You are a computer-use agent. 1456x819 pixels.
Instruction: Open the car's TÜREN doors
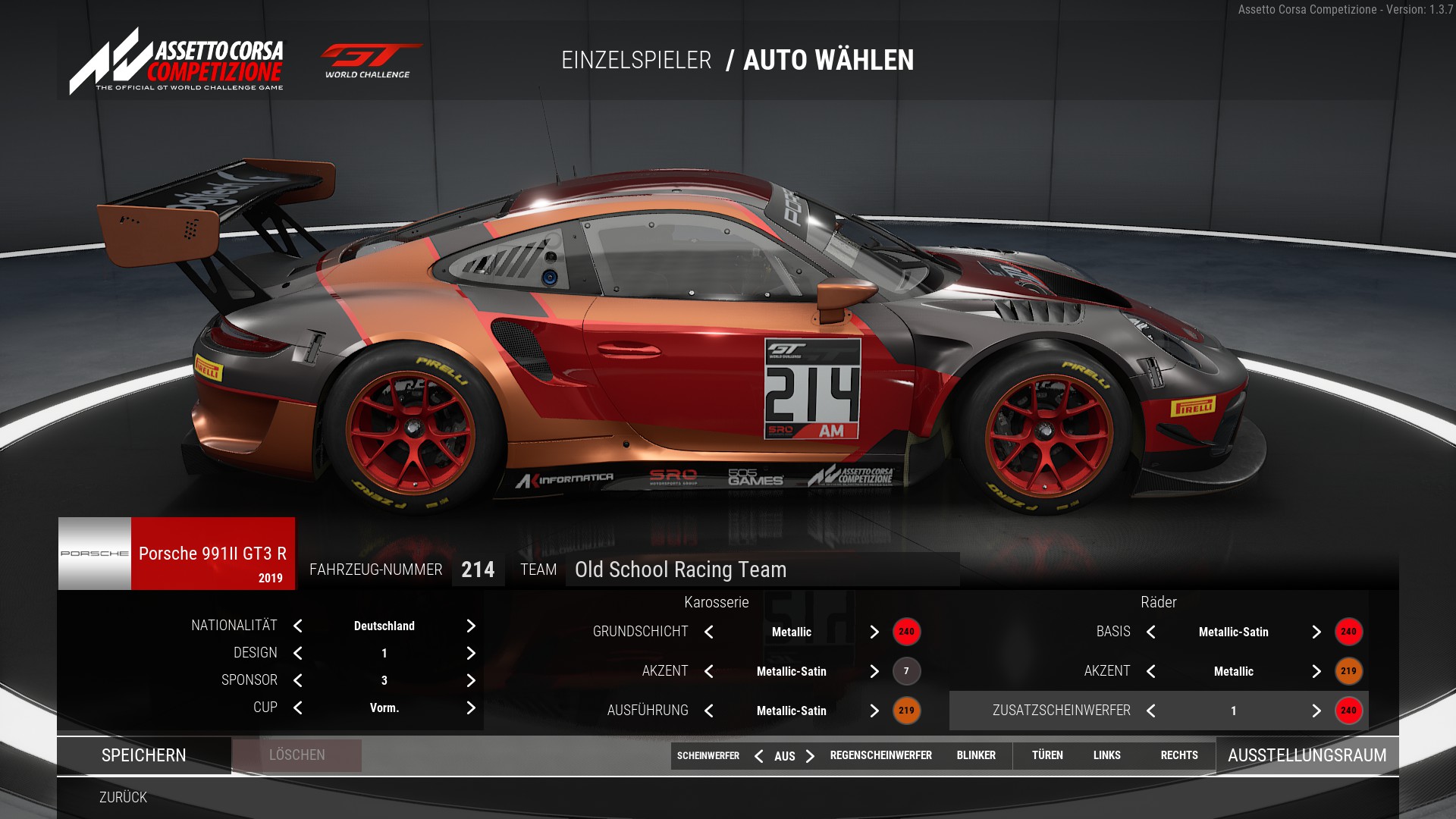(1047, 755)
